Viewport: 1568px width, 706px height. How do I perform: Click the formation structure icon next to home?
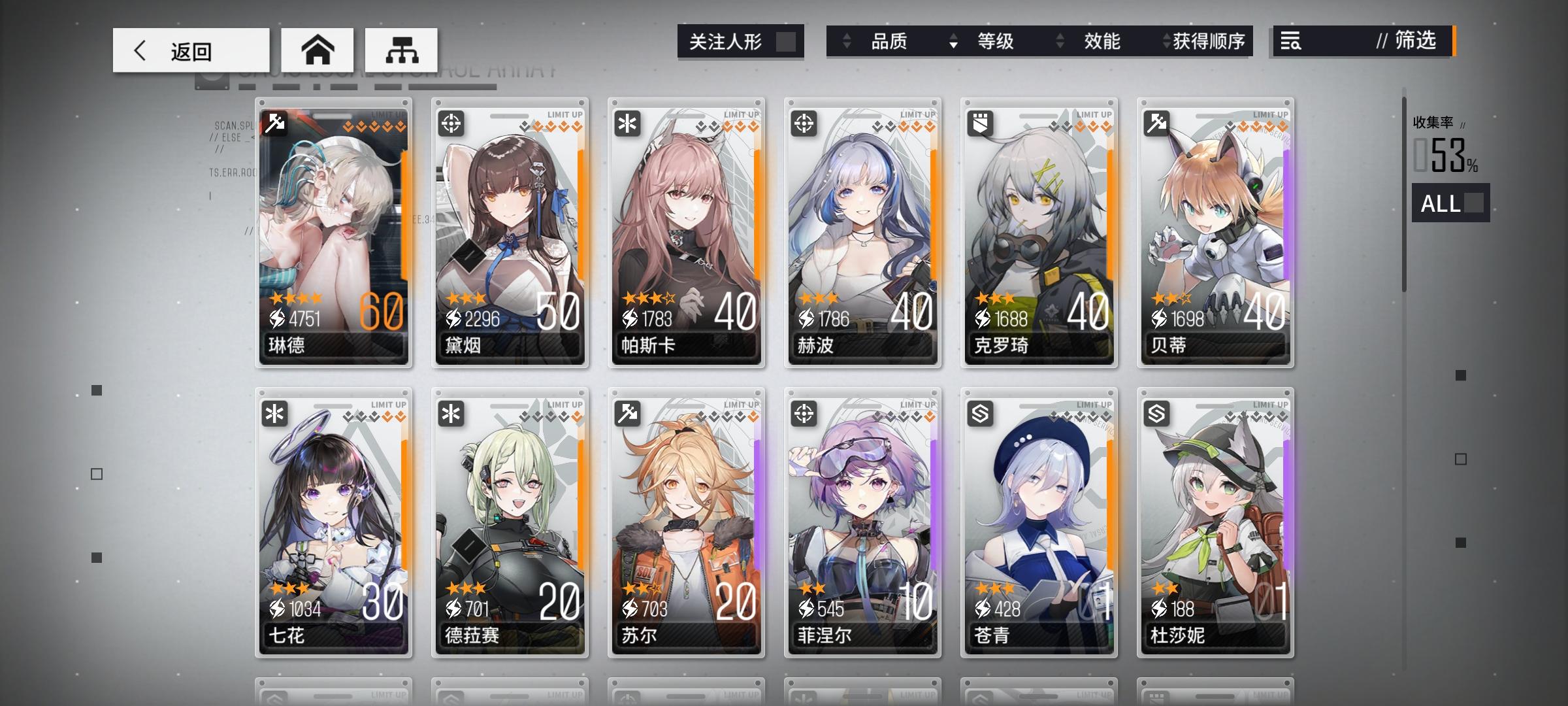[x=400, y=50]
